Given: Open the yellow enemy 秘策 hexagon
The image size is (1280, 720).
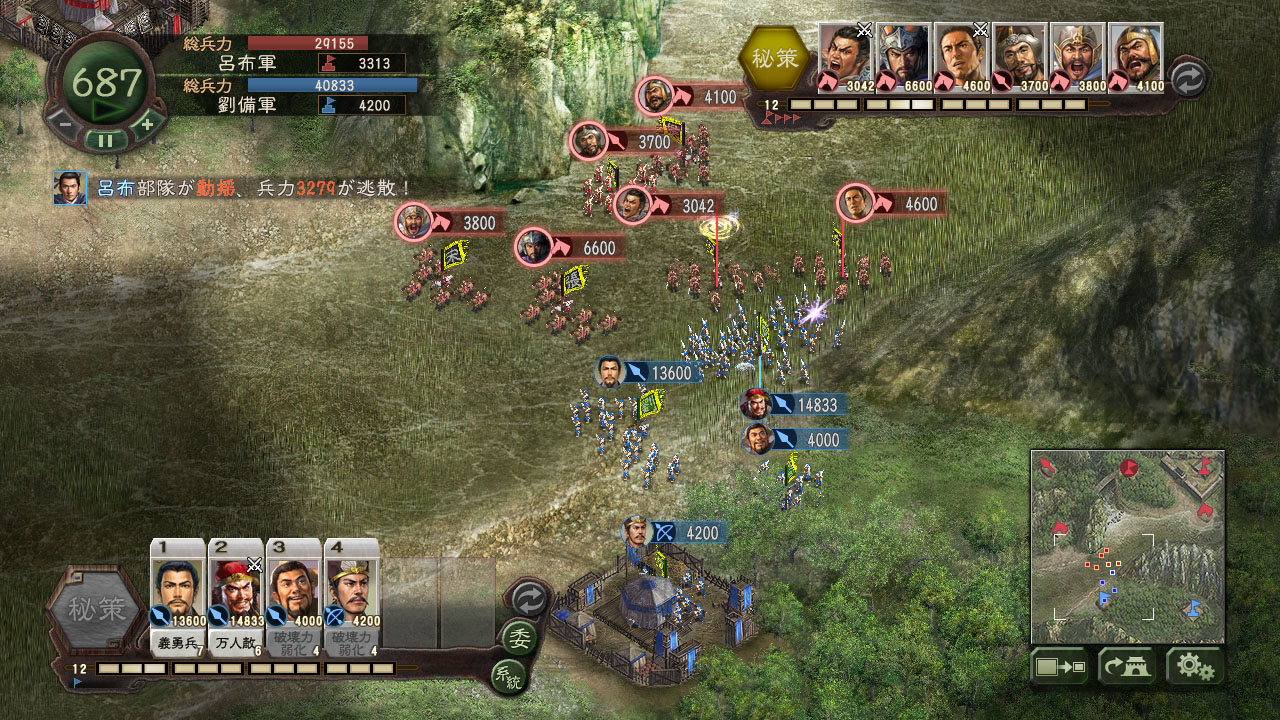Looking at the screenshot, I should tap(775, 59).
